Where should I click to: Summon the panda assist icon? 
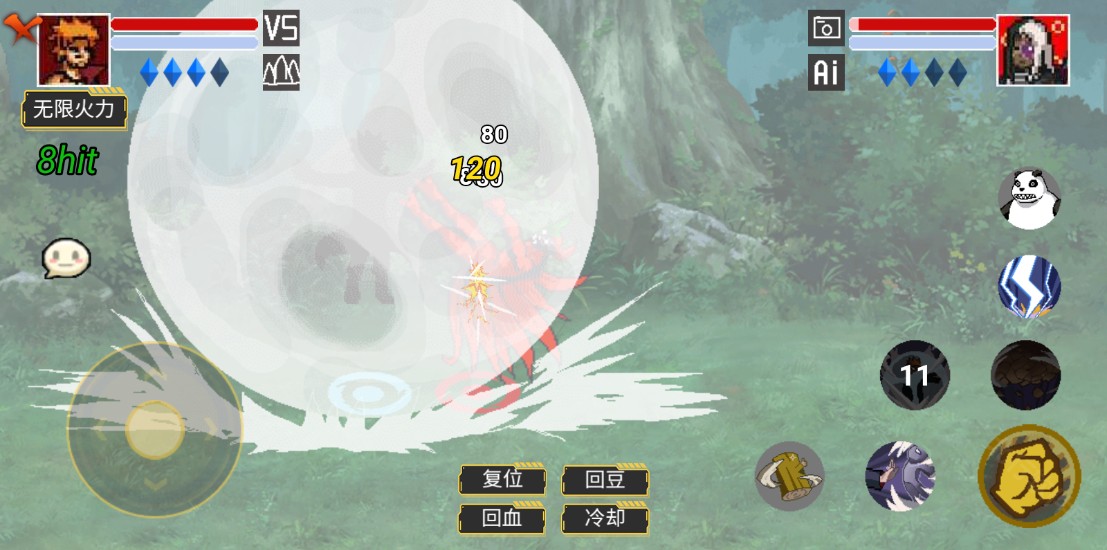[x=1029, y=198]
